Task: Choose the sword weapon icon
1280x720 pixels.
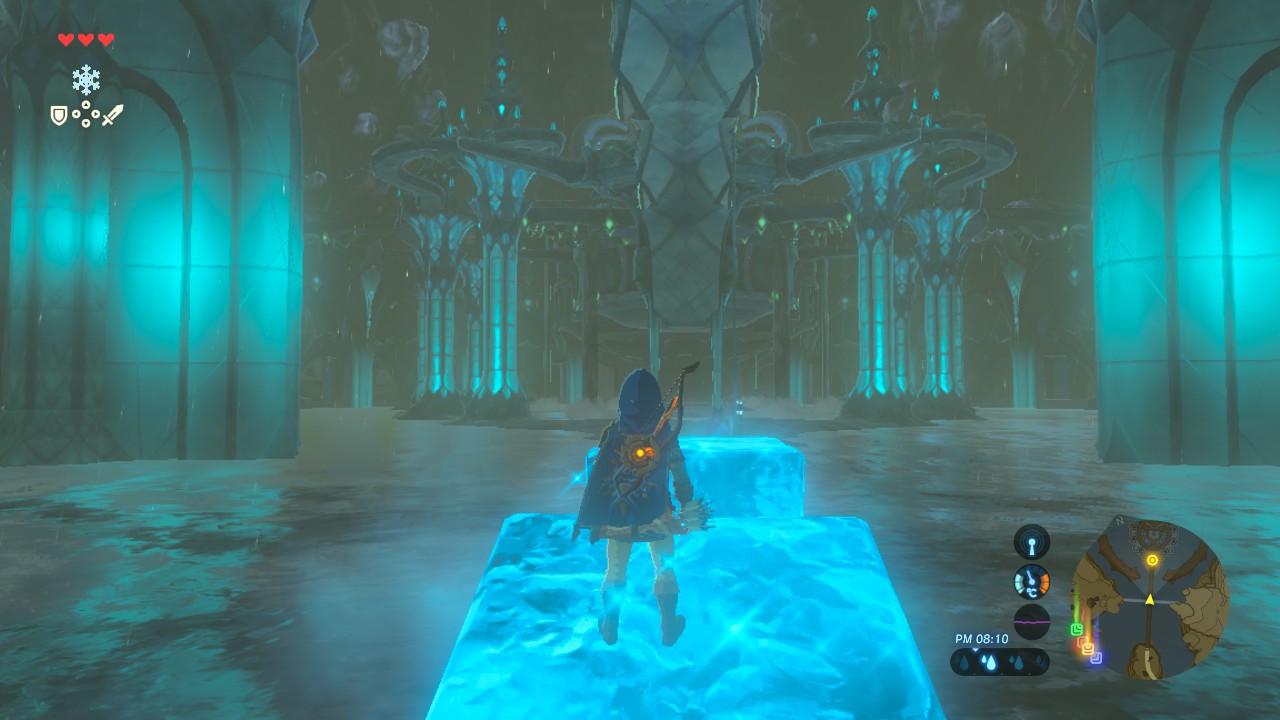Action: click(x=112, y=115)
